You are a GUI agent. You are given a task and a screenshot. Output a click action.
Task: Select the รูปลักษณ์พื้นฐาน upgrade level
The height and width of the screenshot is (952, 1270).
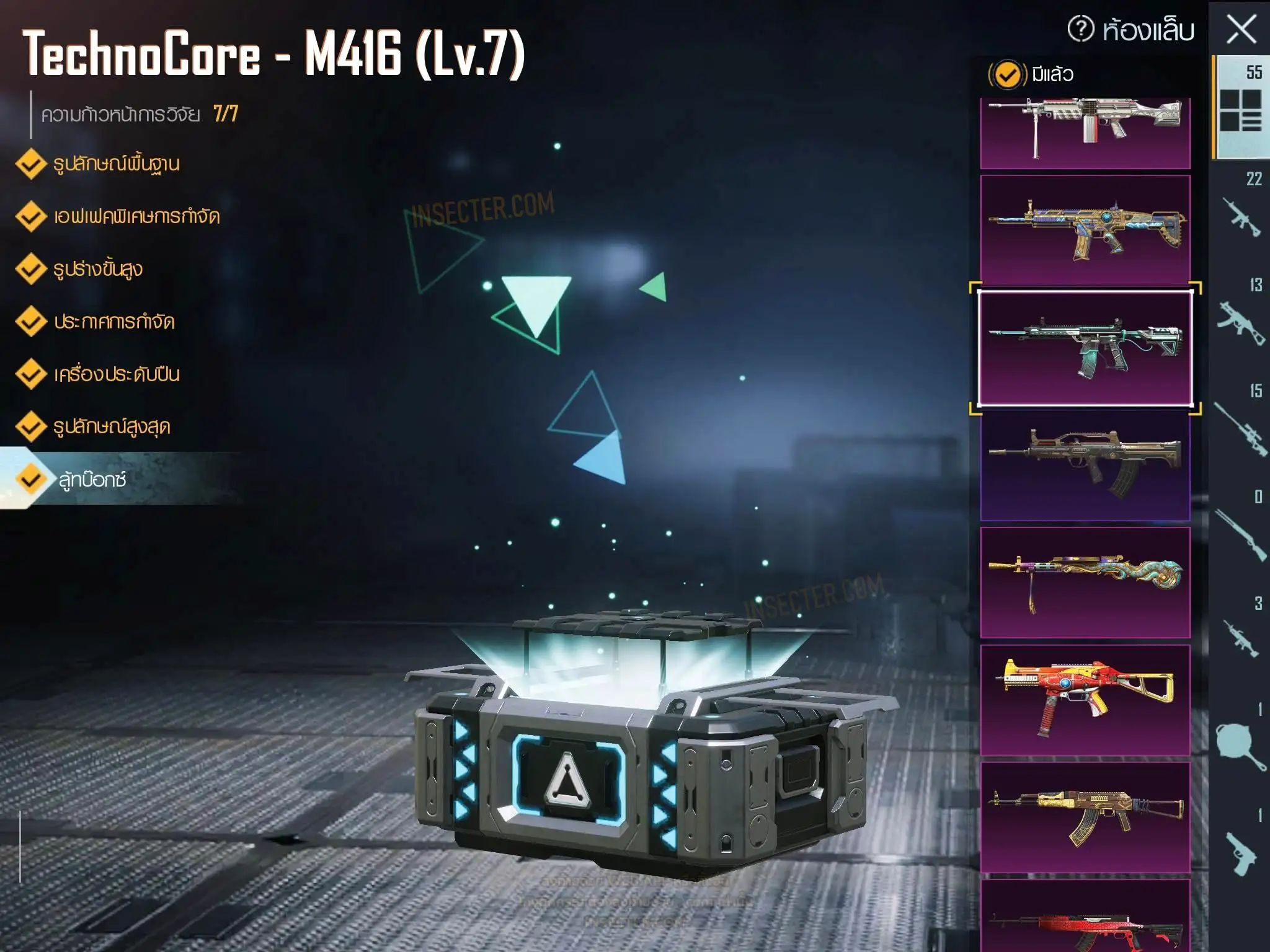tap(117, 164)
